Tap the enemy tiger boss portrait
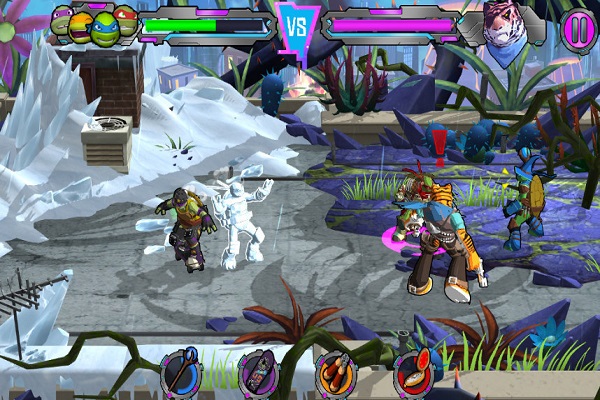600x400 pixels. coord(506,25)
